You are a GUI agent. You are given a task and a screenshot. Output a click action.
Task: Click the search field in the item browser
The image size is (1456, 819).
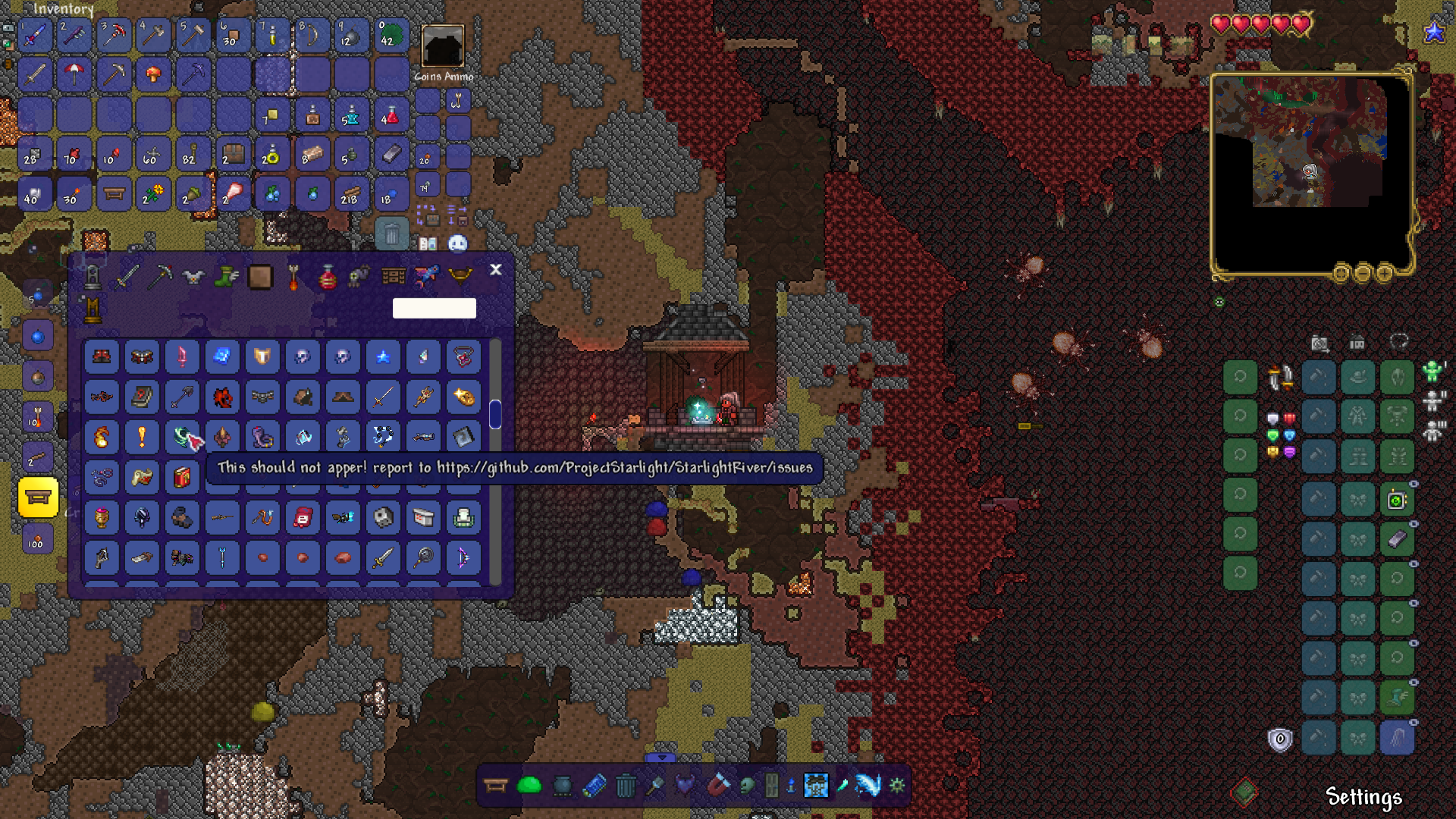pyautogui.click(x=435, y=308)
